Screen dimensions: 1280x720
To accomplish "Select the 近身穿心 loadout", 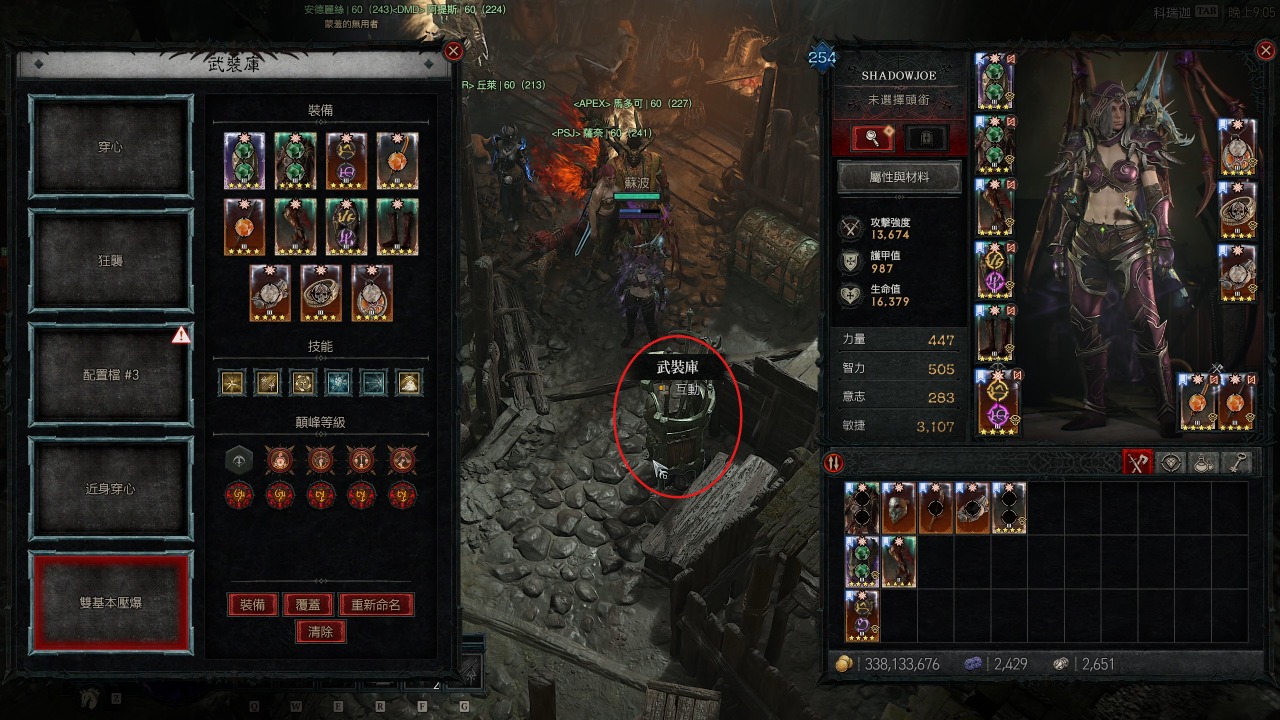I will [x=110, y=489].
